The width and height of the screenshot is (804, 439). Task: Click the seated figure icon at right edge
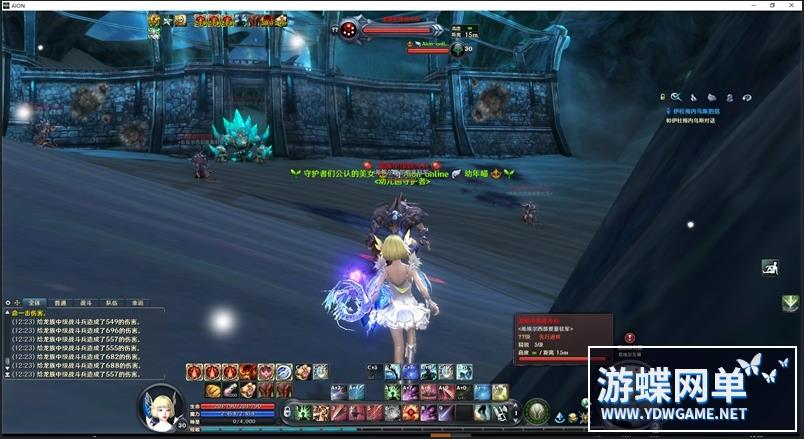[x=770, y=267]
